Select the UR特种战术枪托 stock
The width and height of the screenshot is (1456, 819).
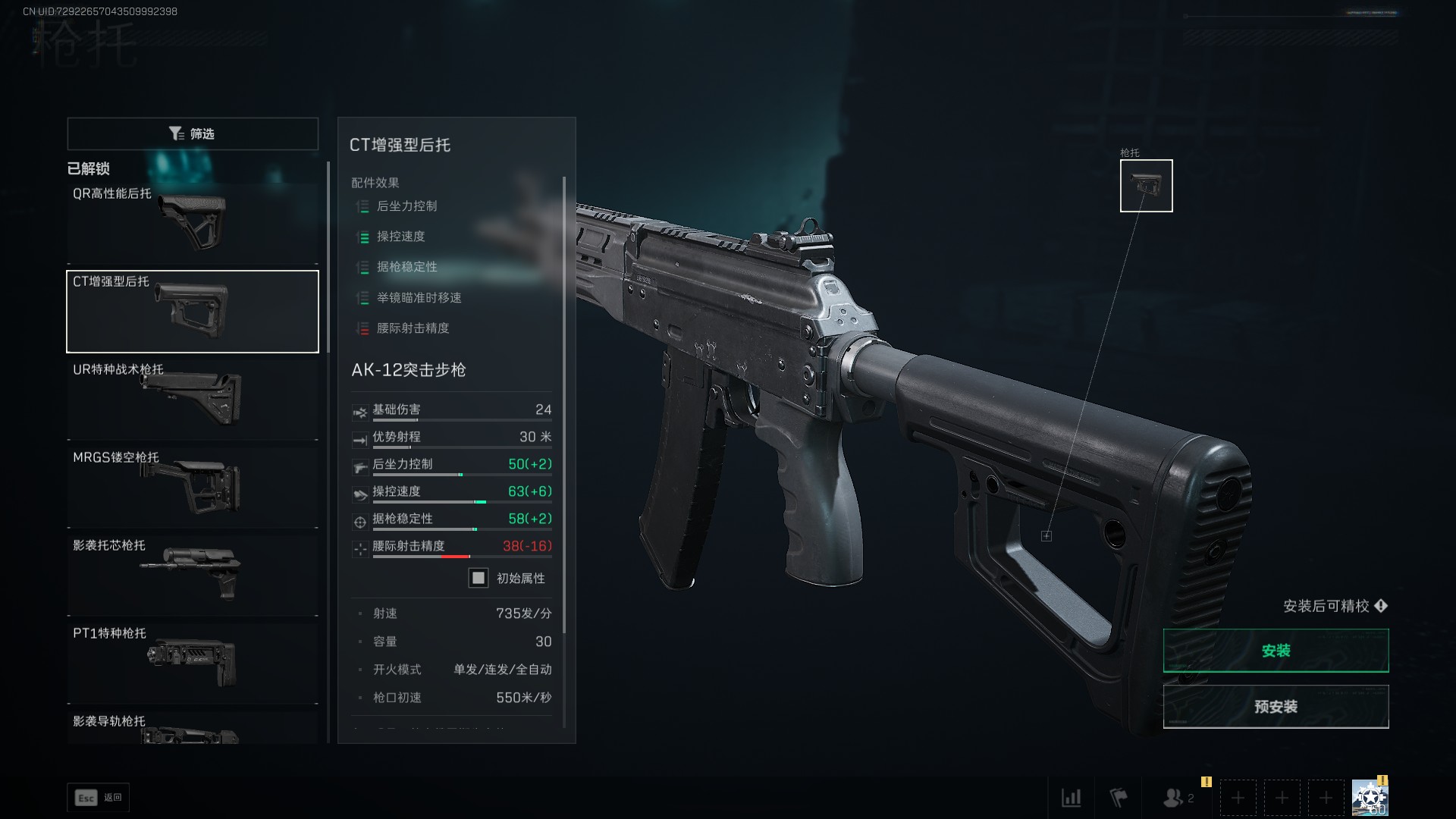click(192, 398)
